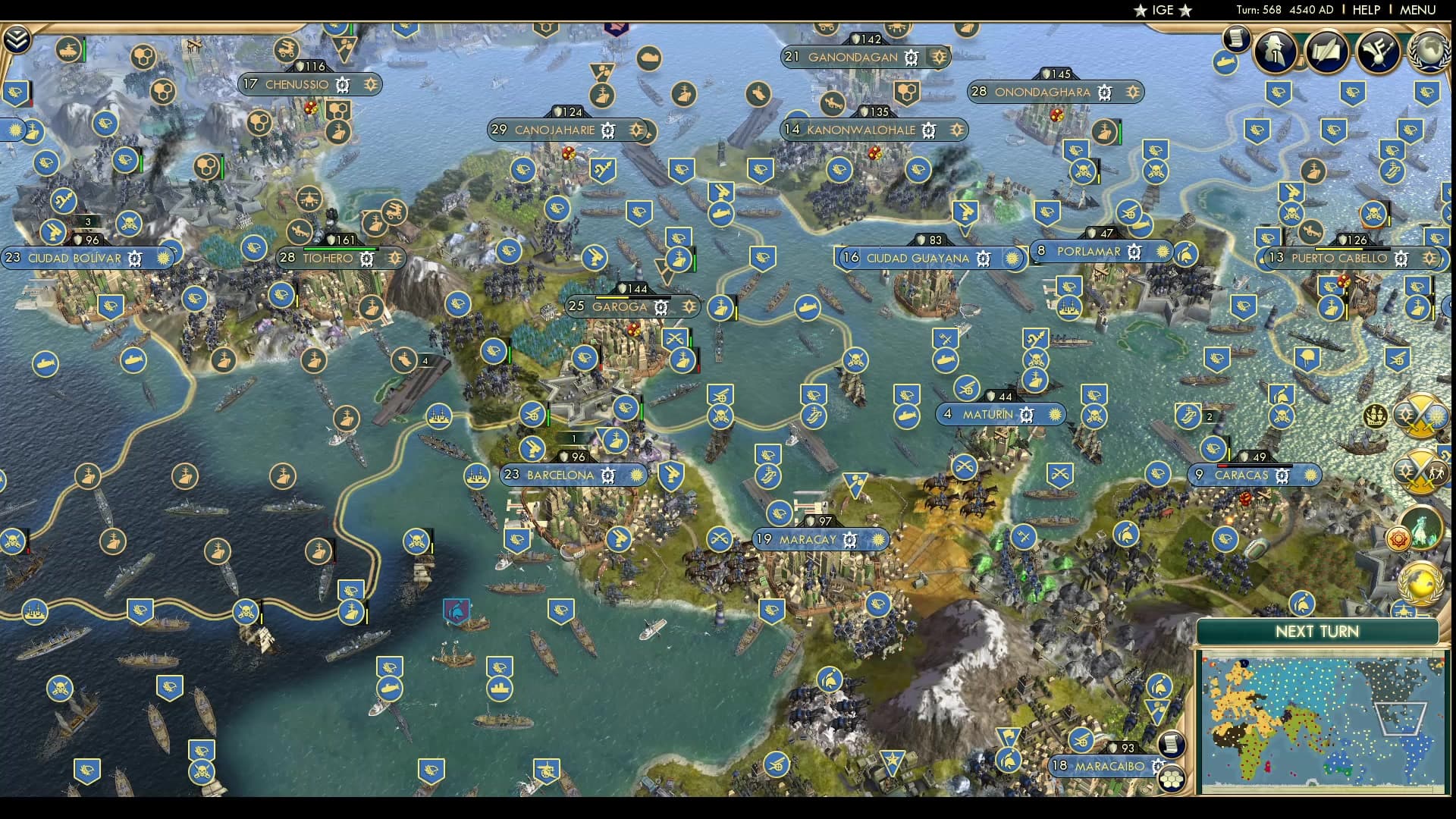Open the MENU item
The width and height of the screenshot is (1456, 819).
[x=1417, y=10]
